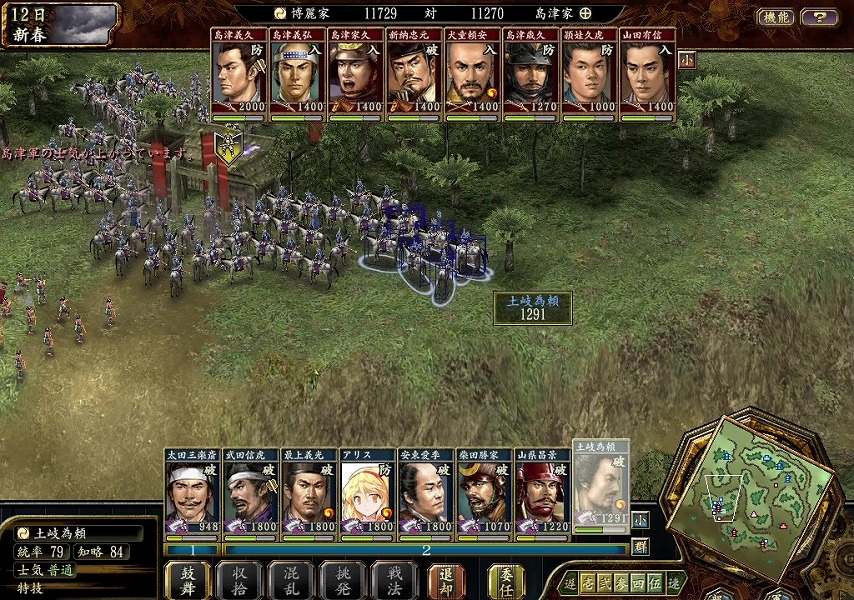
Task: Use the 挑発 provoke command
Action: (342, 581)
